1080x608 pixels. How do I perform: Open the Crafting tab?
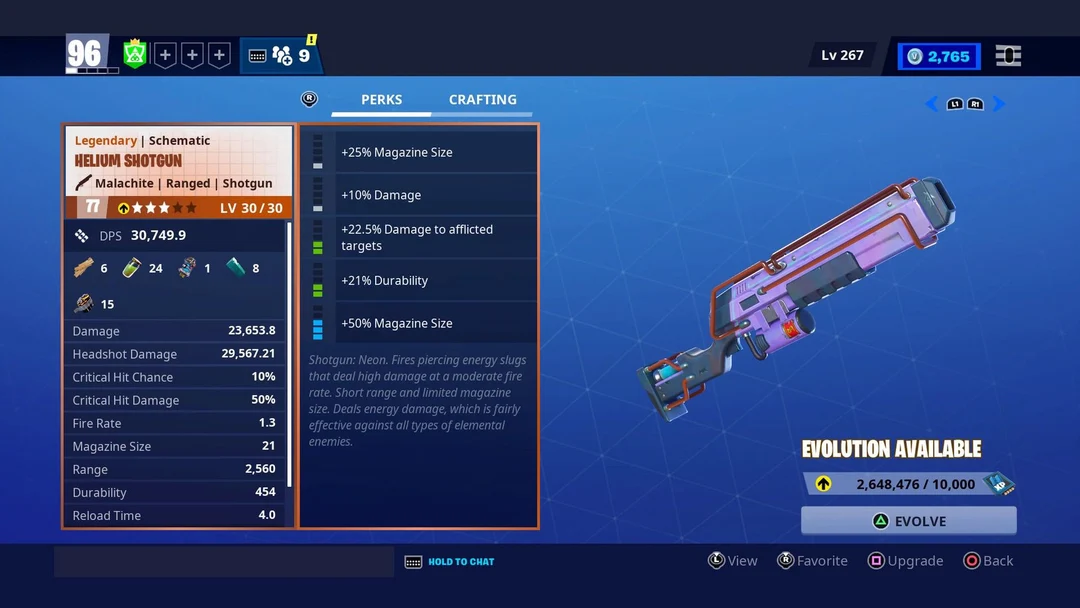[x=482, y=100]
